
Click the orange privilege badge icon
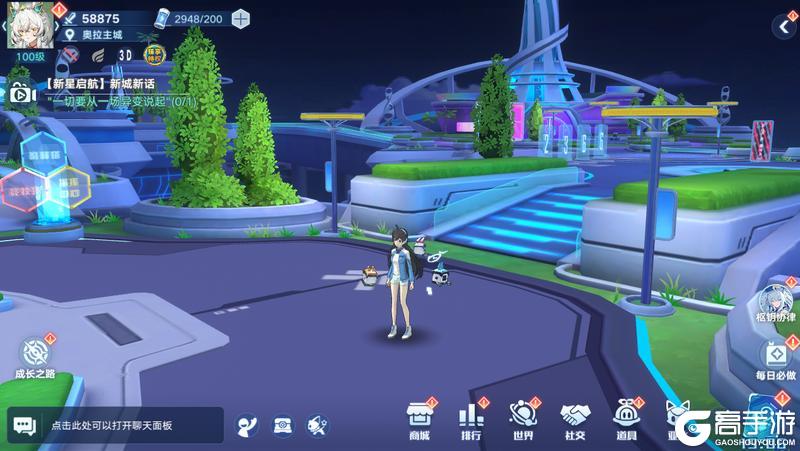[155, 55]
